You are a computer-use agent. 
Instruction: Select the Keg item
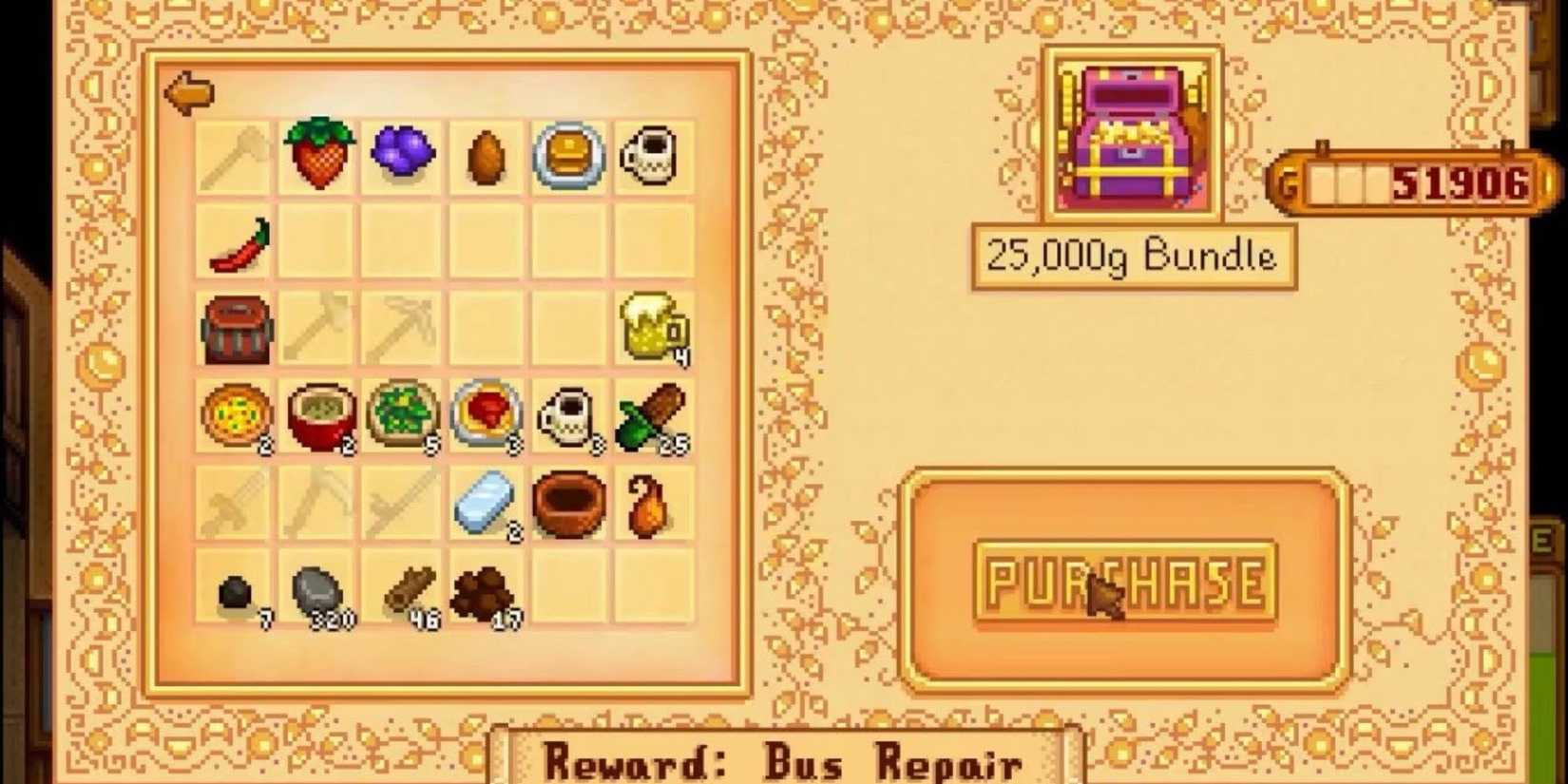[236, 328]
